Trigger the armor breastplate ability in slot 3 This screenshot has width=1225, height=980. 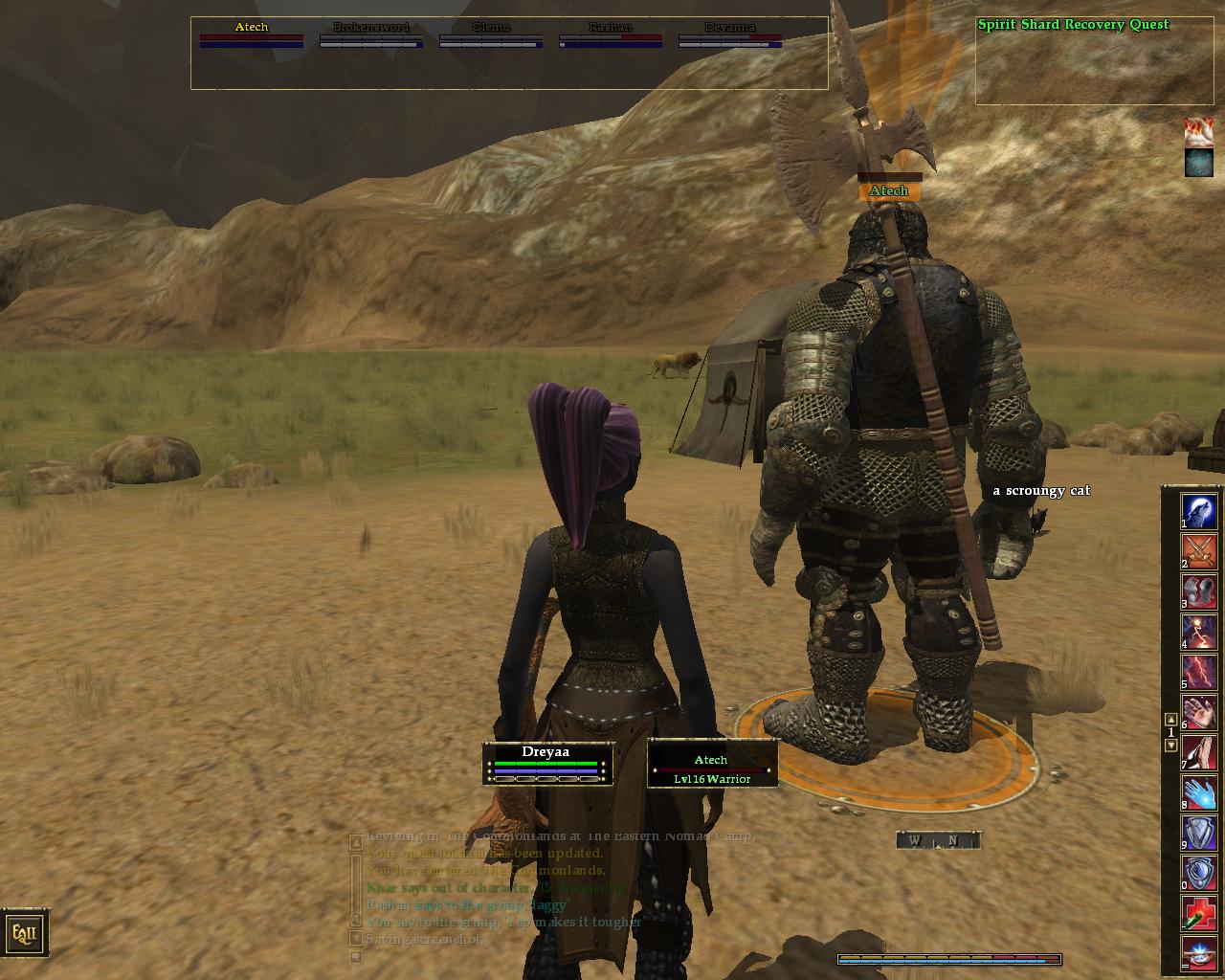pos(1198,590)
